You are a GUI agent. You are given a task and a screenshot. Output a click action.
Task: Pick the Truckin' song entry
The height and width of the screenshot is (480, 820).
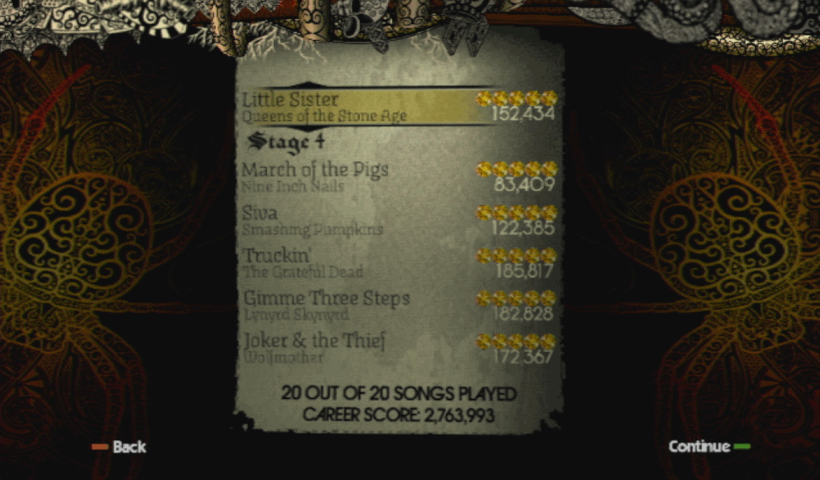click(398, 262)
